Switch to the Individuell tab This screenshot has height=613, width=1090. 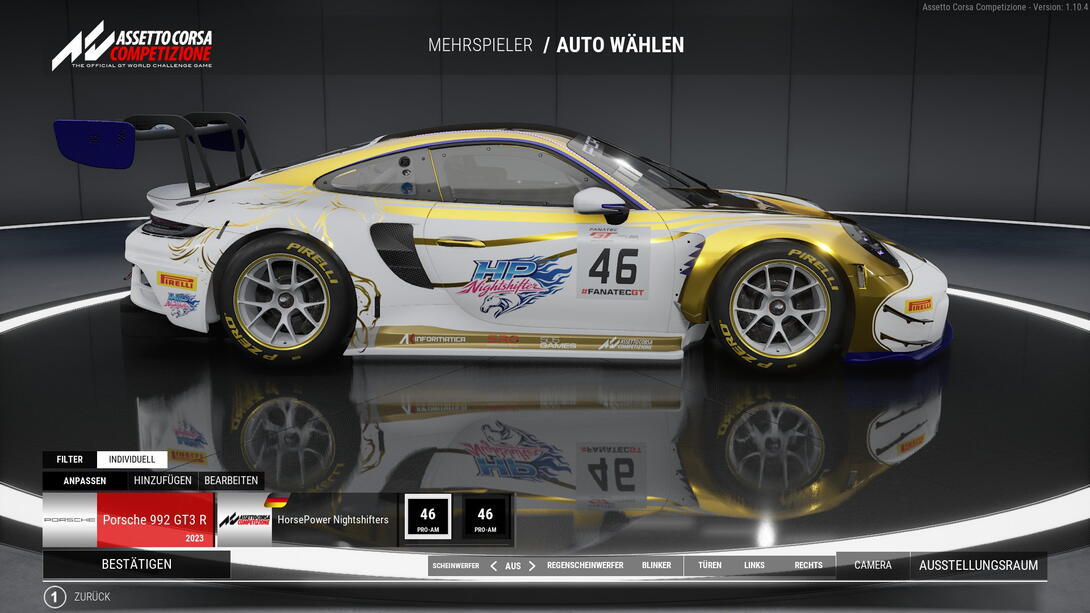coord(132,460)
